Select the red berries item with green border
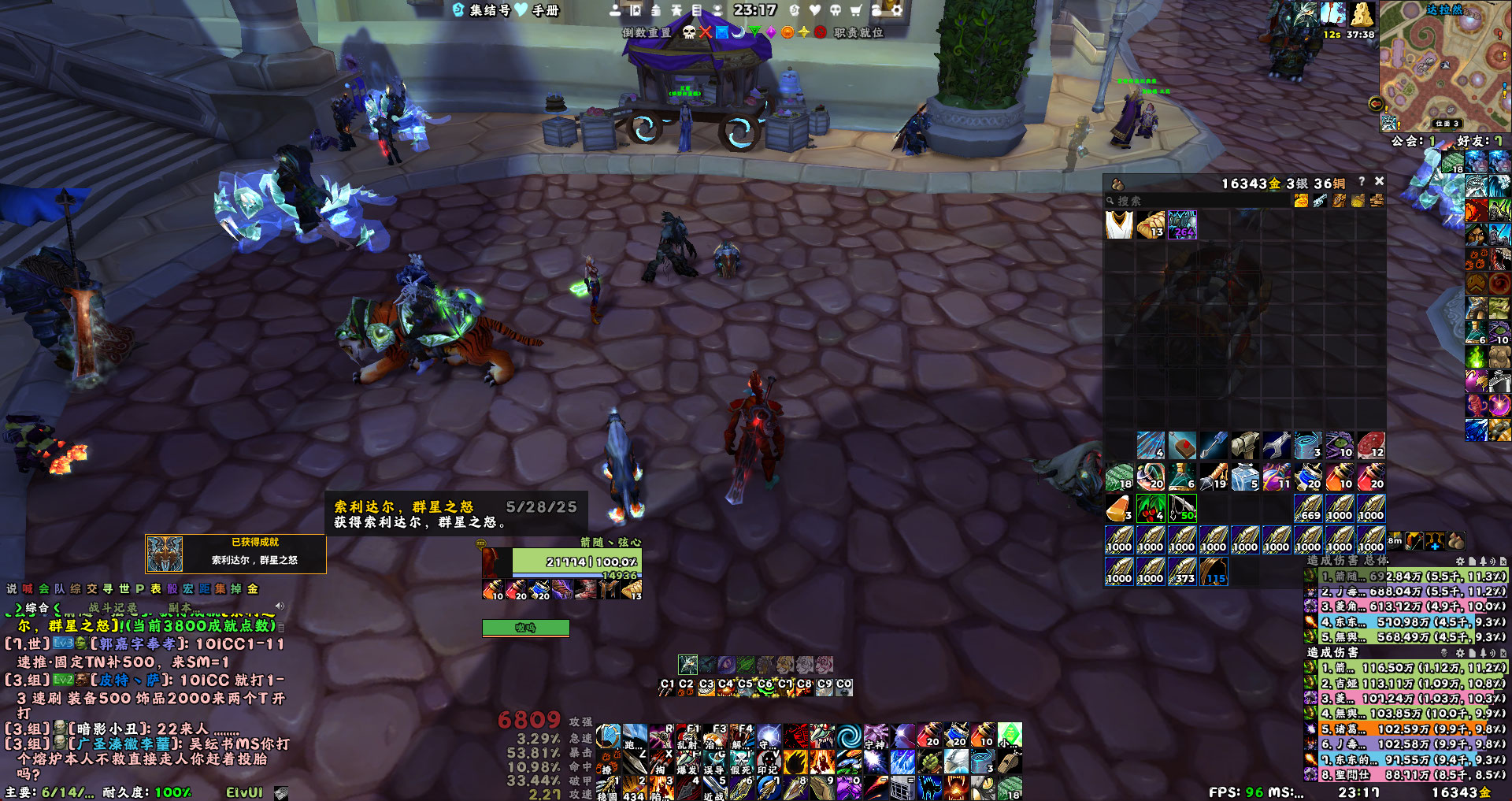The width and height of the screenshot is (1512, 801). 1151,508
